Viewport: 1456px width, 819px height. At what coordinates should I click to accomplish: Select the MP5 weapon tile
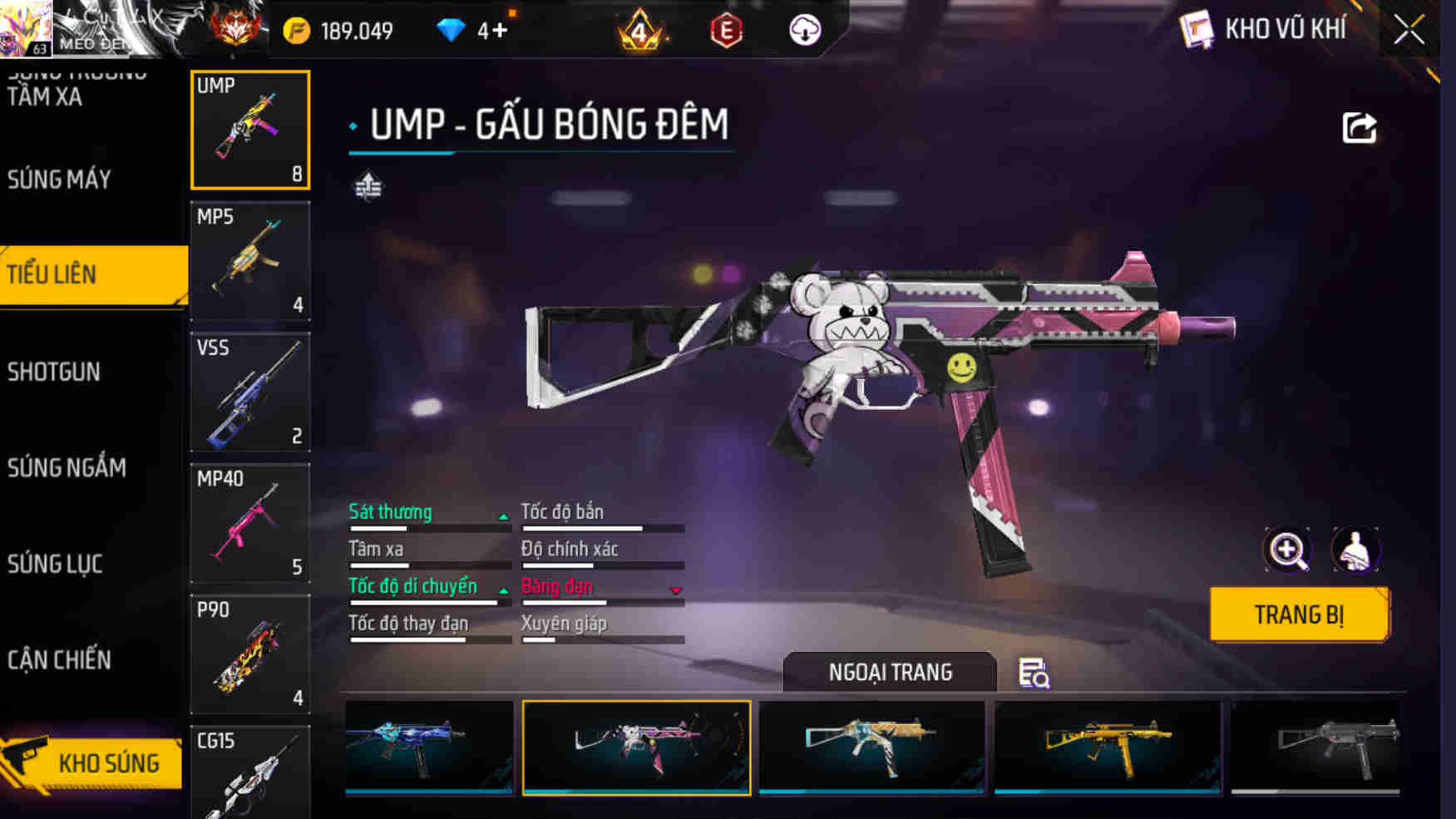[x=250, y=260]
